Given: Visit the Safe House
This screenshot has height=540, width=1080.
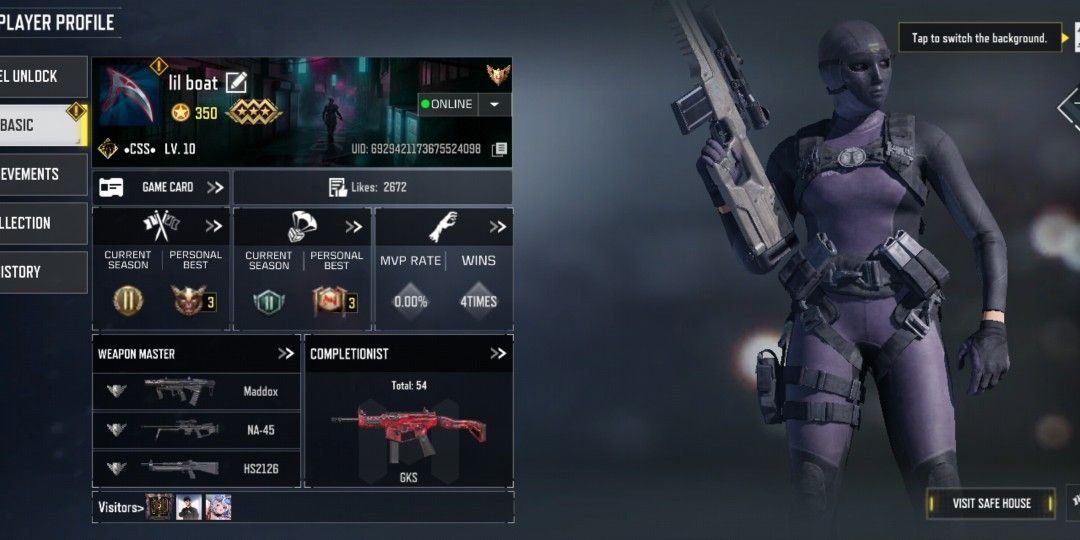Looking at the screenshot, I should coord(990,503).
